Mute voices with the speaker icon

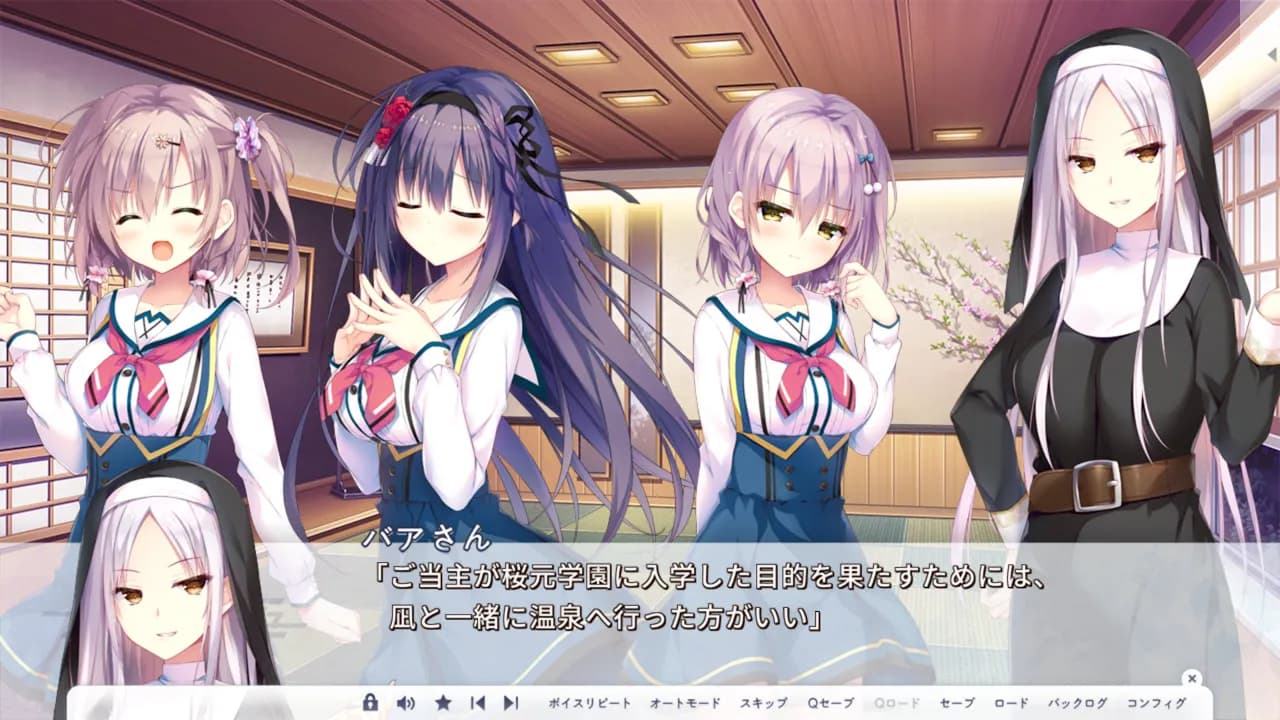click(404, 704)
